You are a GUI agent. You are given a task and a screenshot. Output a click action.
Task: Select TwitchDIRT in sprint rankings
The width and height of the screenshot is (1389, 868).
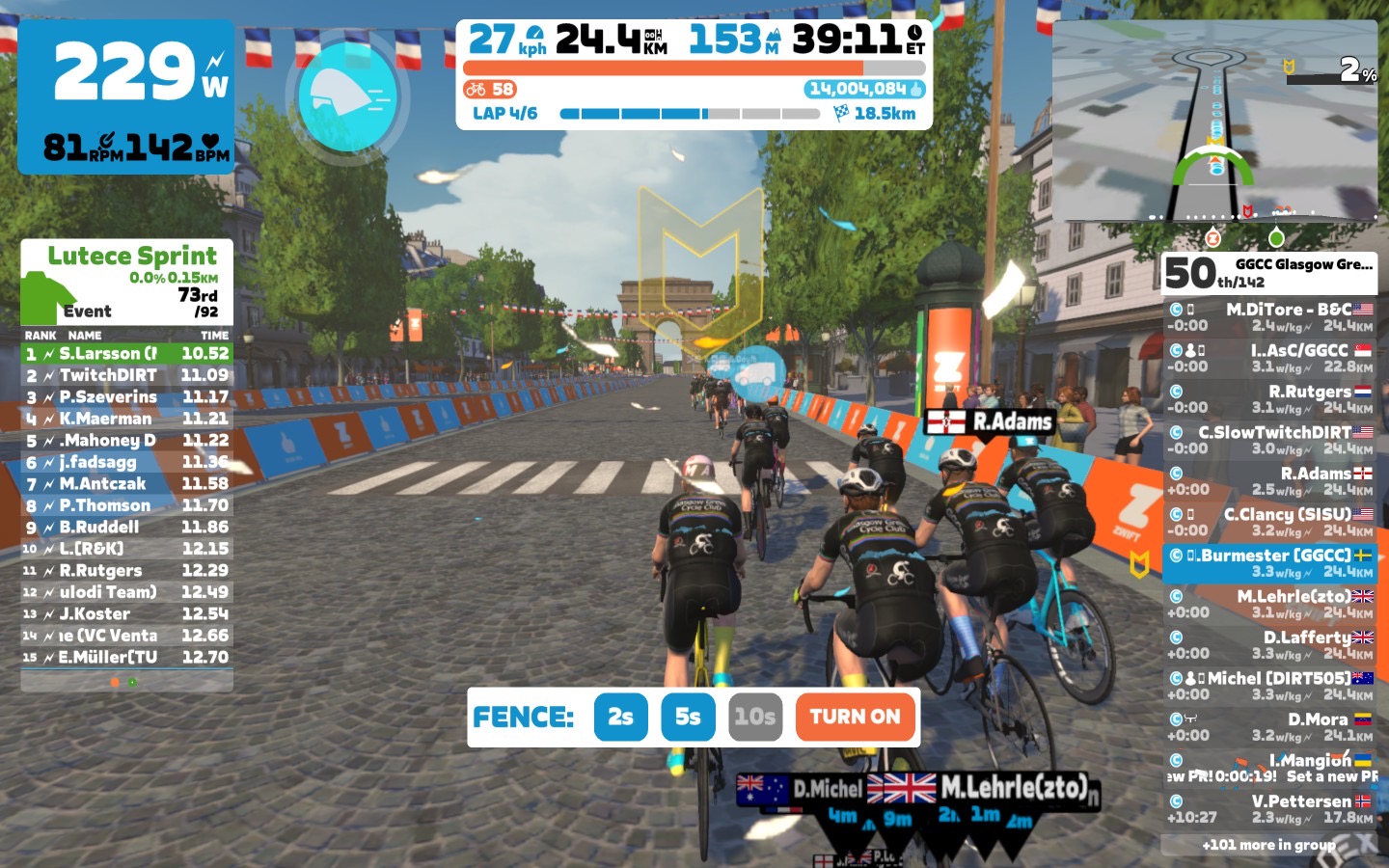coord(126,375)
